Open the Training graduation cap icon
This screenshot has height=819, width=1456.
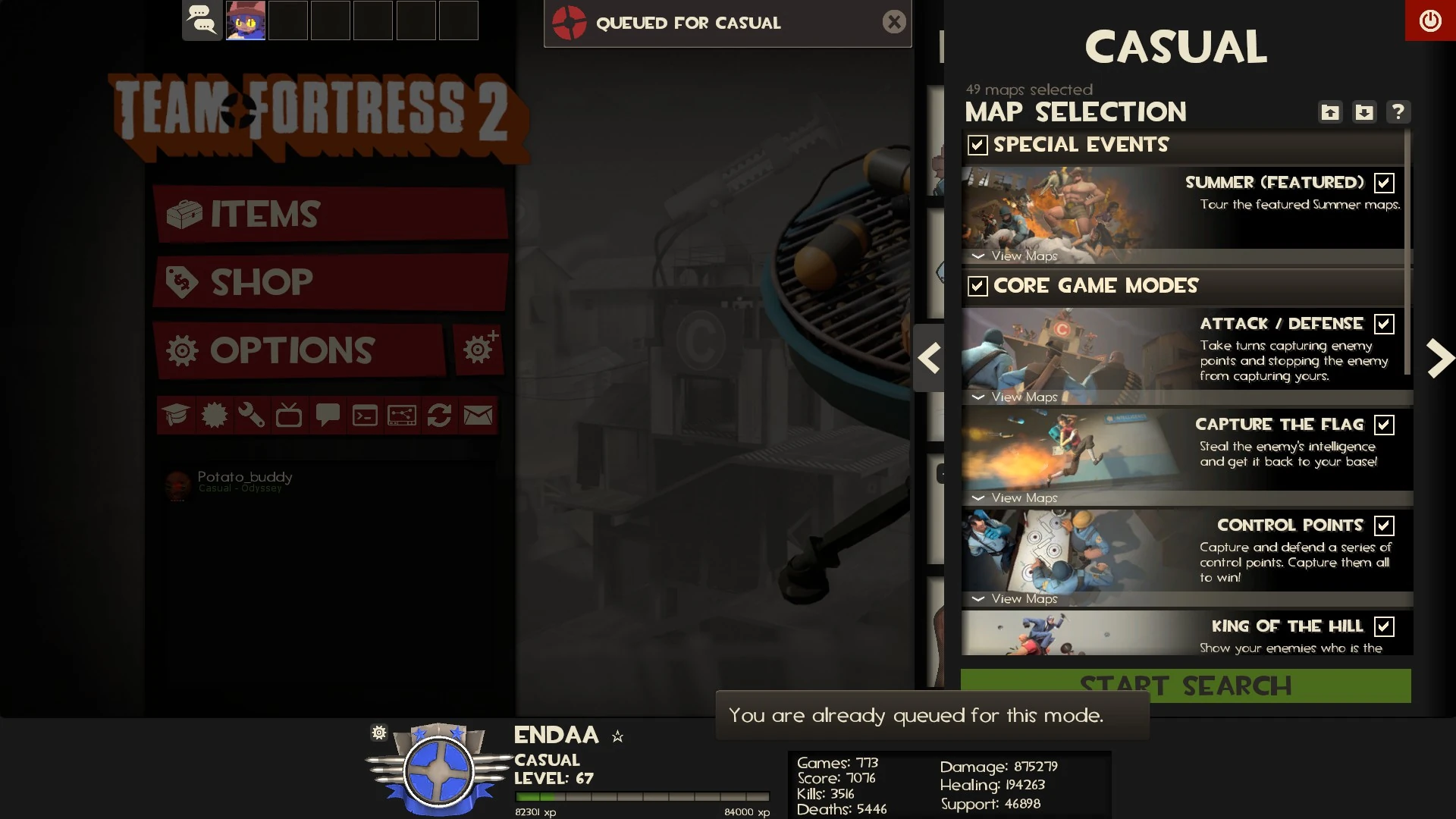176,415
